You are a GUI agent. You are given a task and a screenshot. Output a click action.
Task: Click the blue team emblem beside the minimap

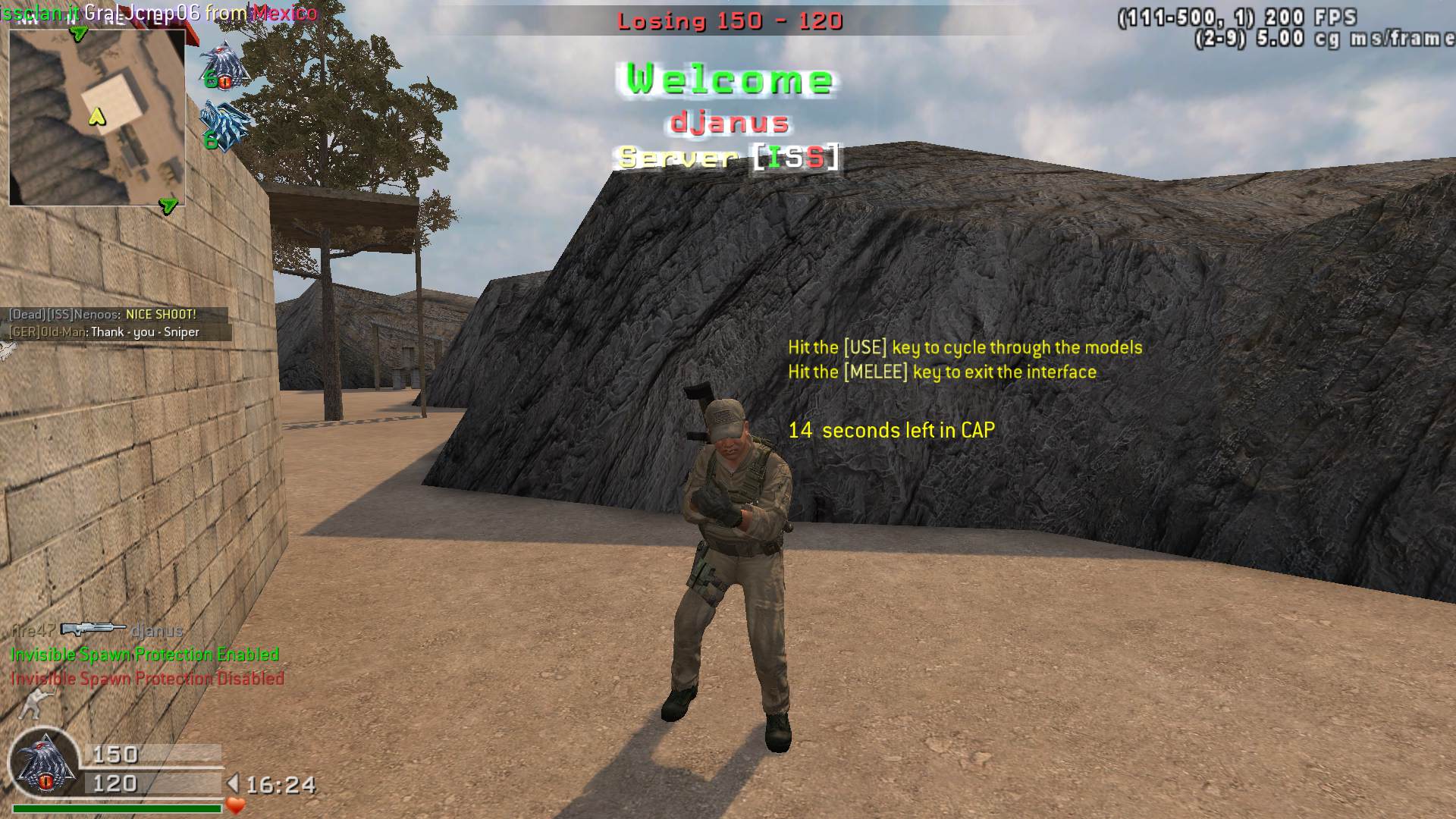225,125
